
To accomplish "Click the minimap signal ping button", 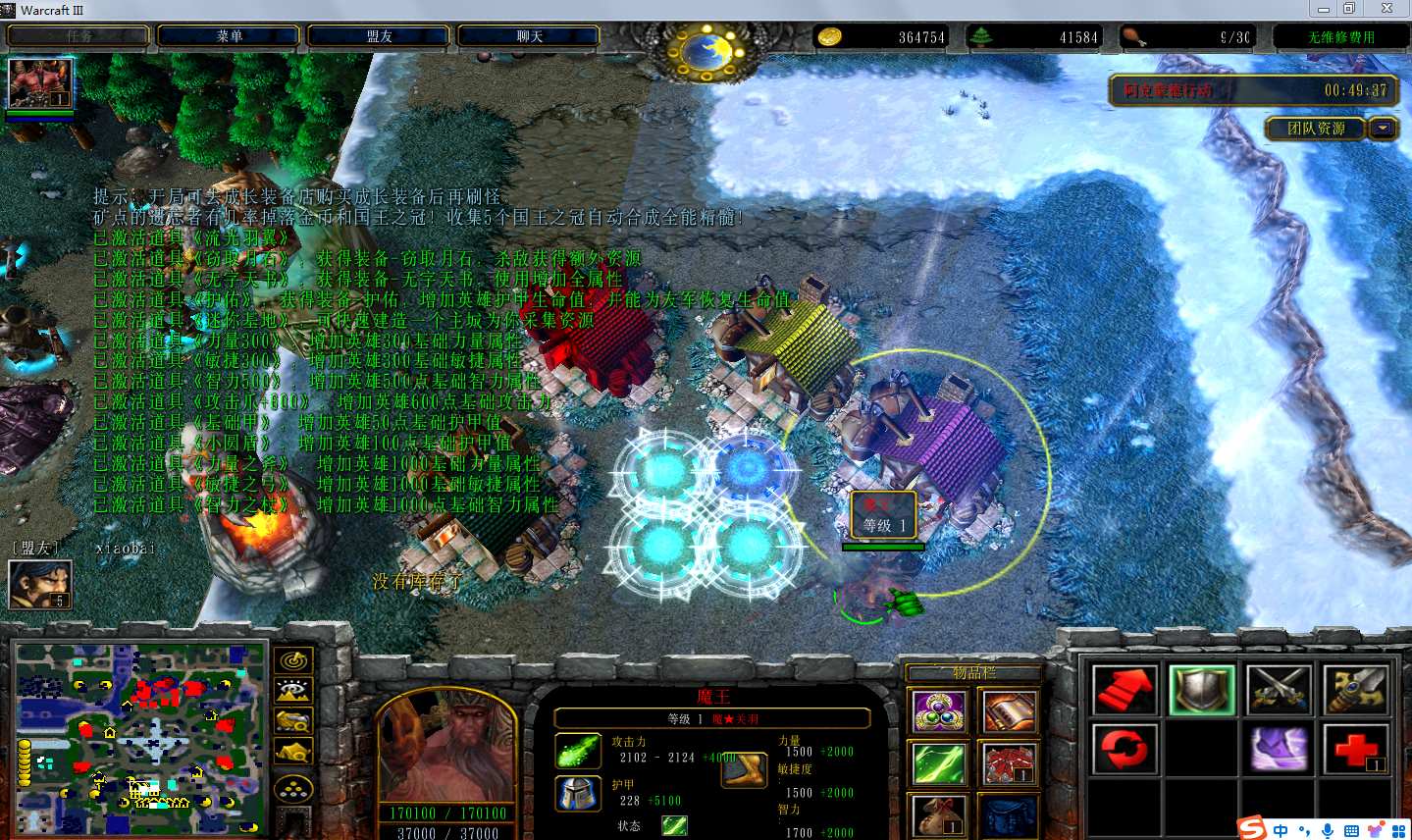I will point(293,660).
